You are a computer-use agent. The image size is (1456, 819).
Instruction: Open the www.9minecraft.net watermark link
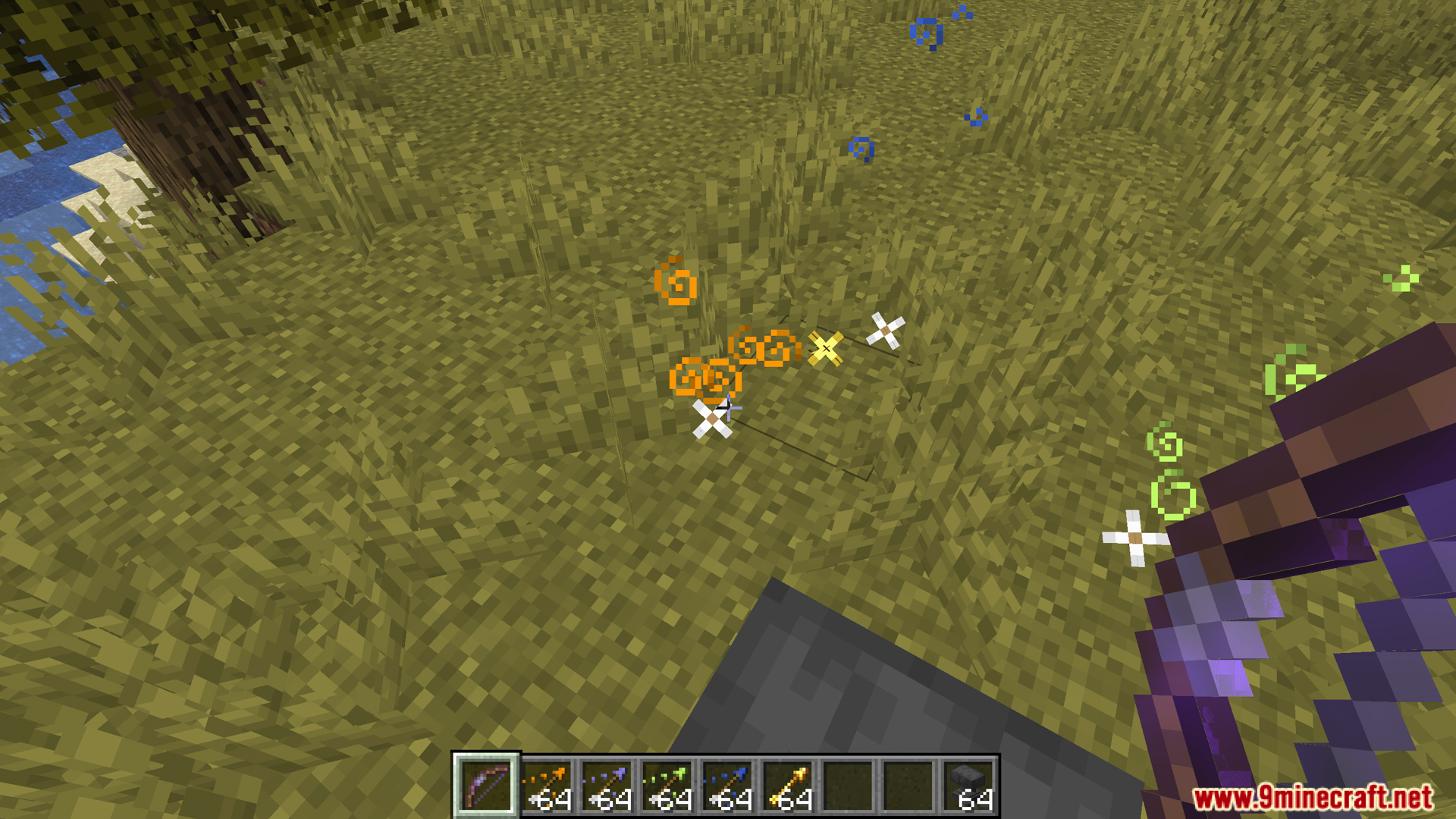click(x=1313, y=797)
